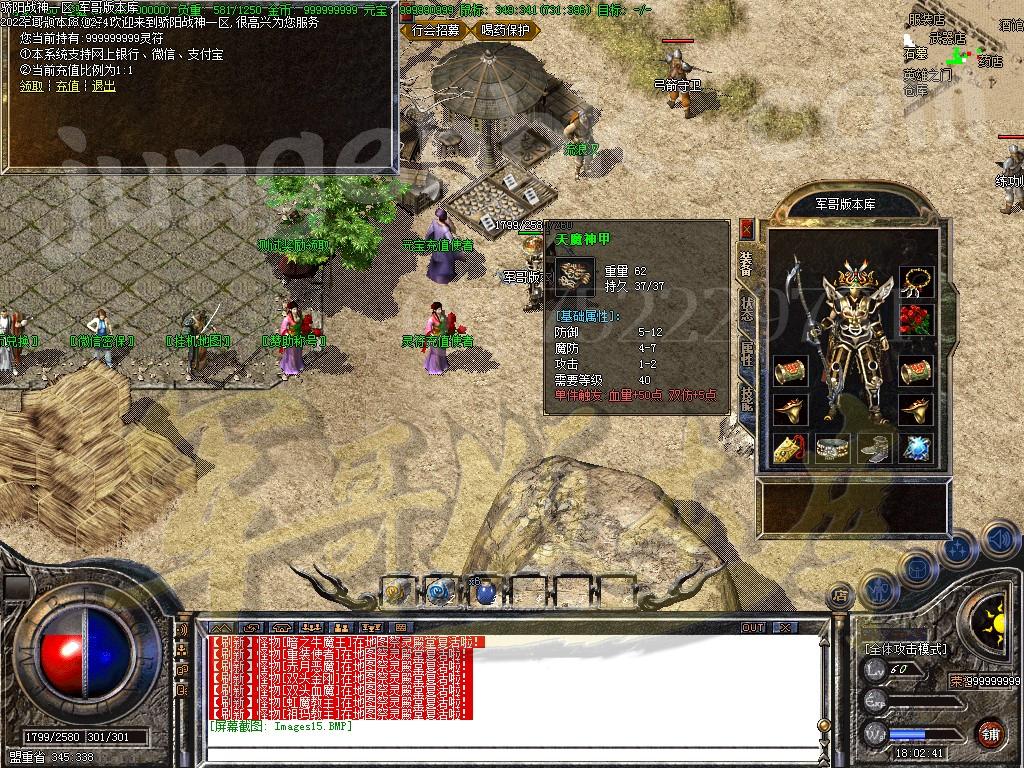
Task: Click the belt equipment slot
Action: (x=832, y=449)
